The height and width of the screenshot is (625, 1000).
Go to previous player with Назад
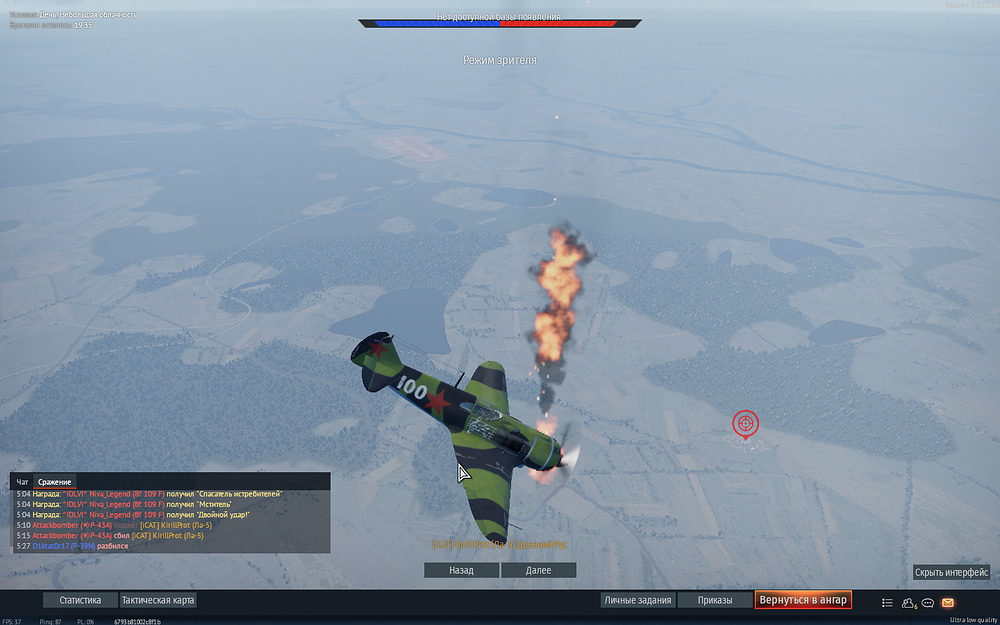pos(461,570)
